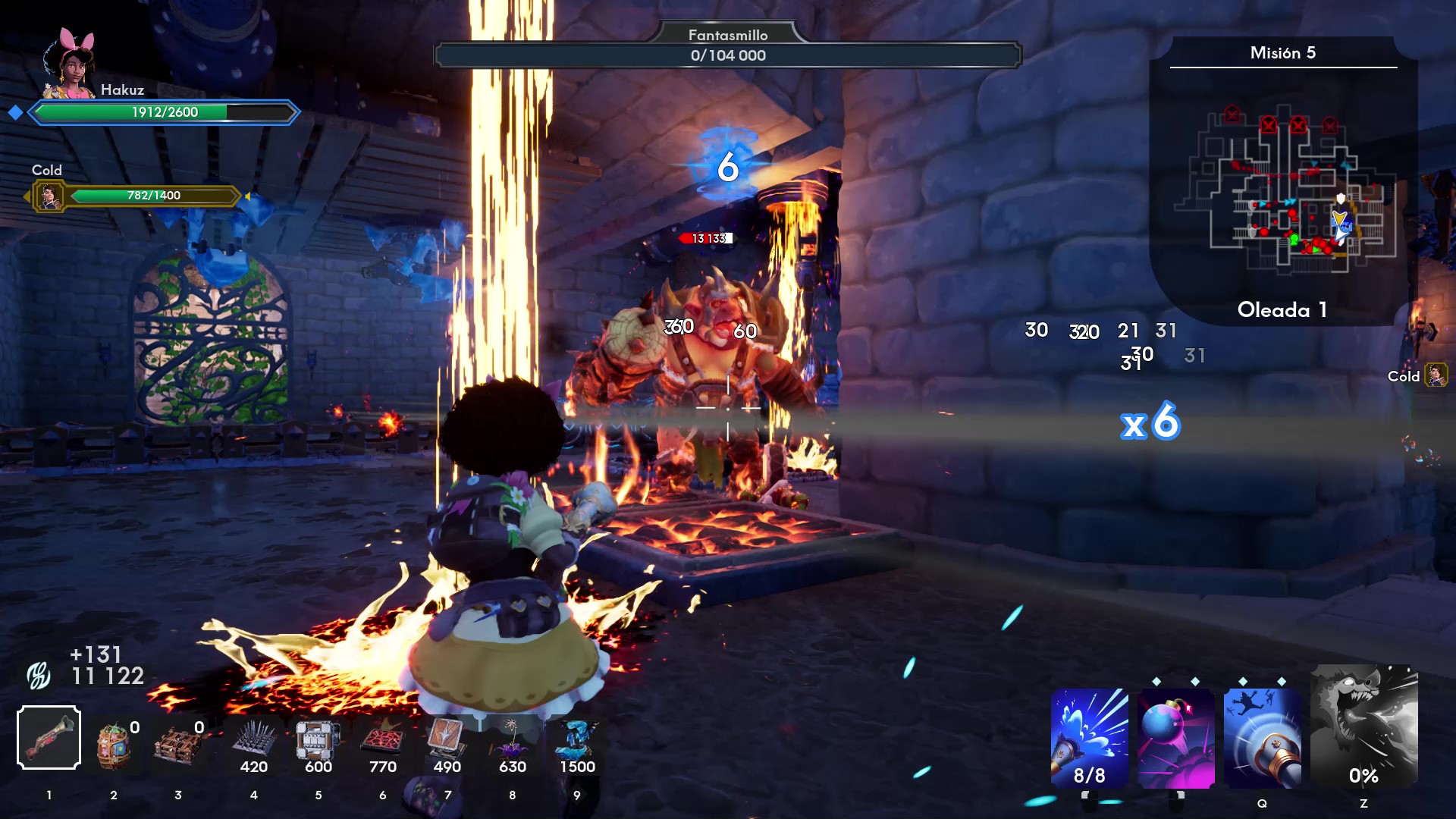Select teammate Cold's portrait icon
The image size is (1456, 819).
click(x=50, y=196)
